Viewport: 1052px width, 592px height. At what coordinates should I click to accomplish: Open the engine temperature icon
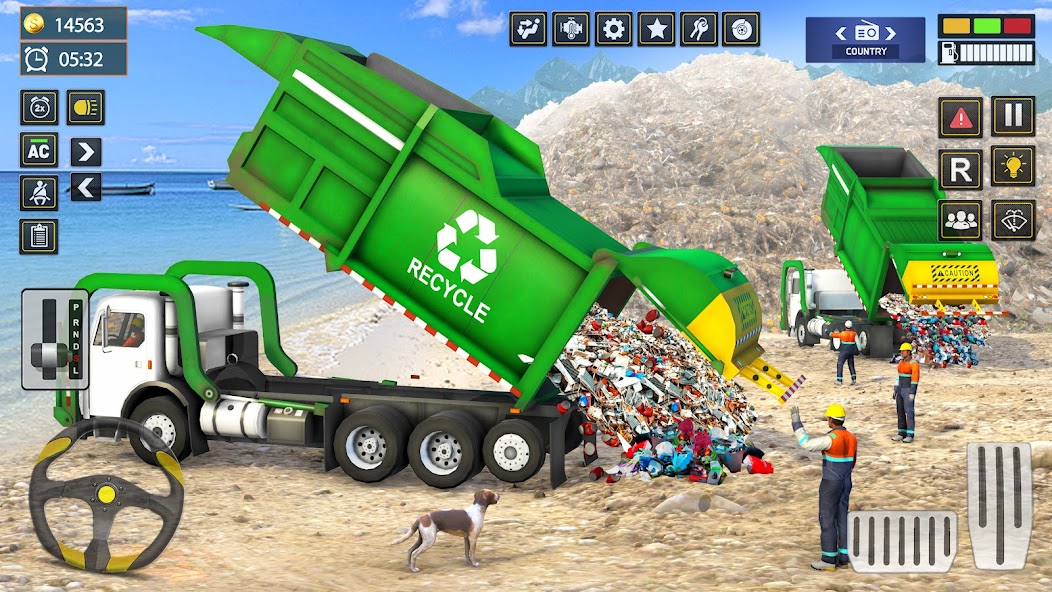click(x=571, y=28)
